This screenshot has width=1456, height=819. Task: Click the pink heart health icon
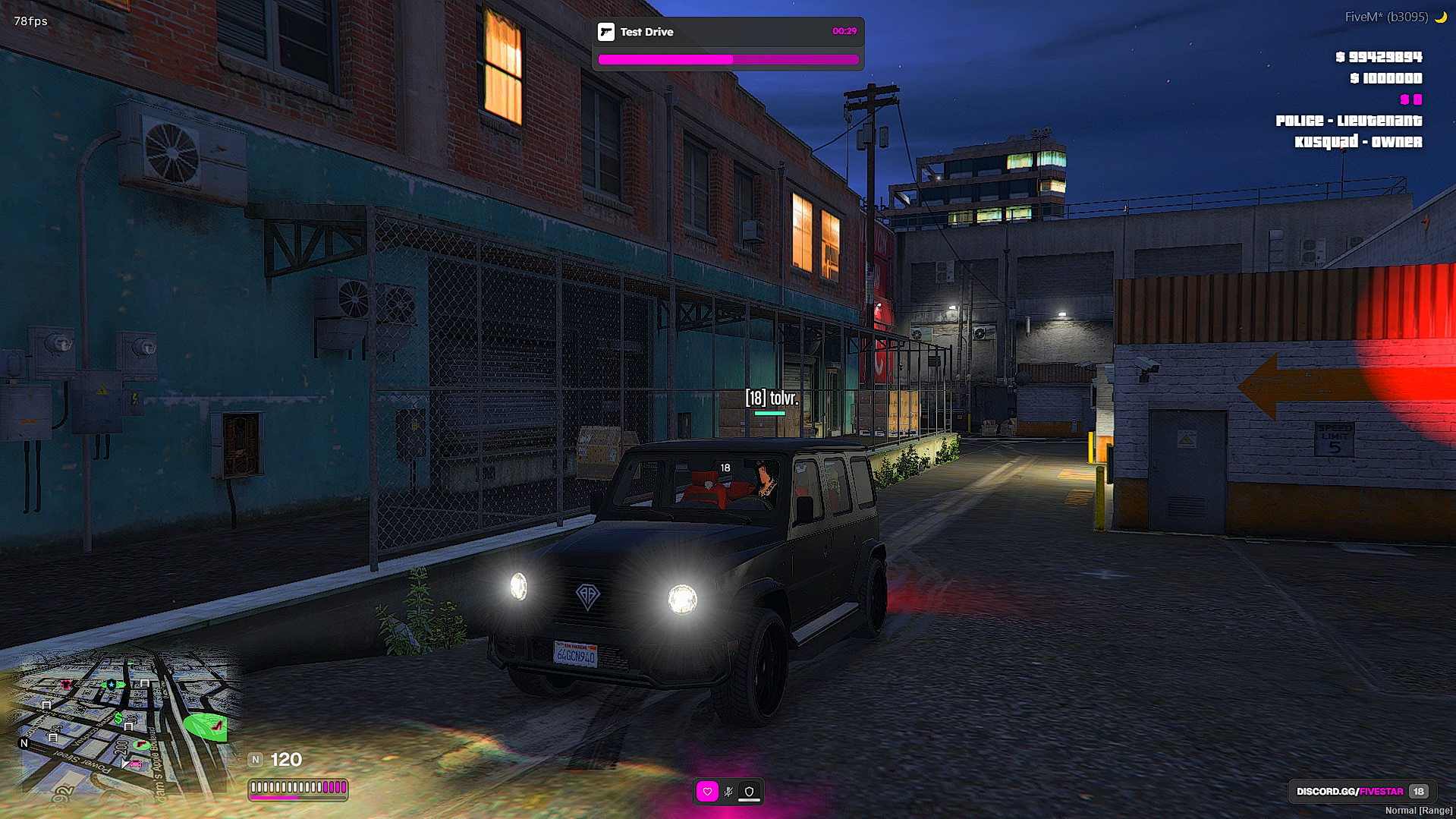707,792
